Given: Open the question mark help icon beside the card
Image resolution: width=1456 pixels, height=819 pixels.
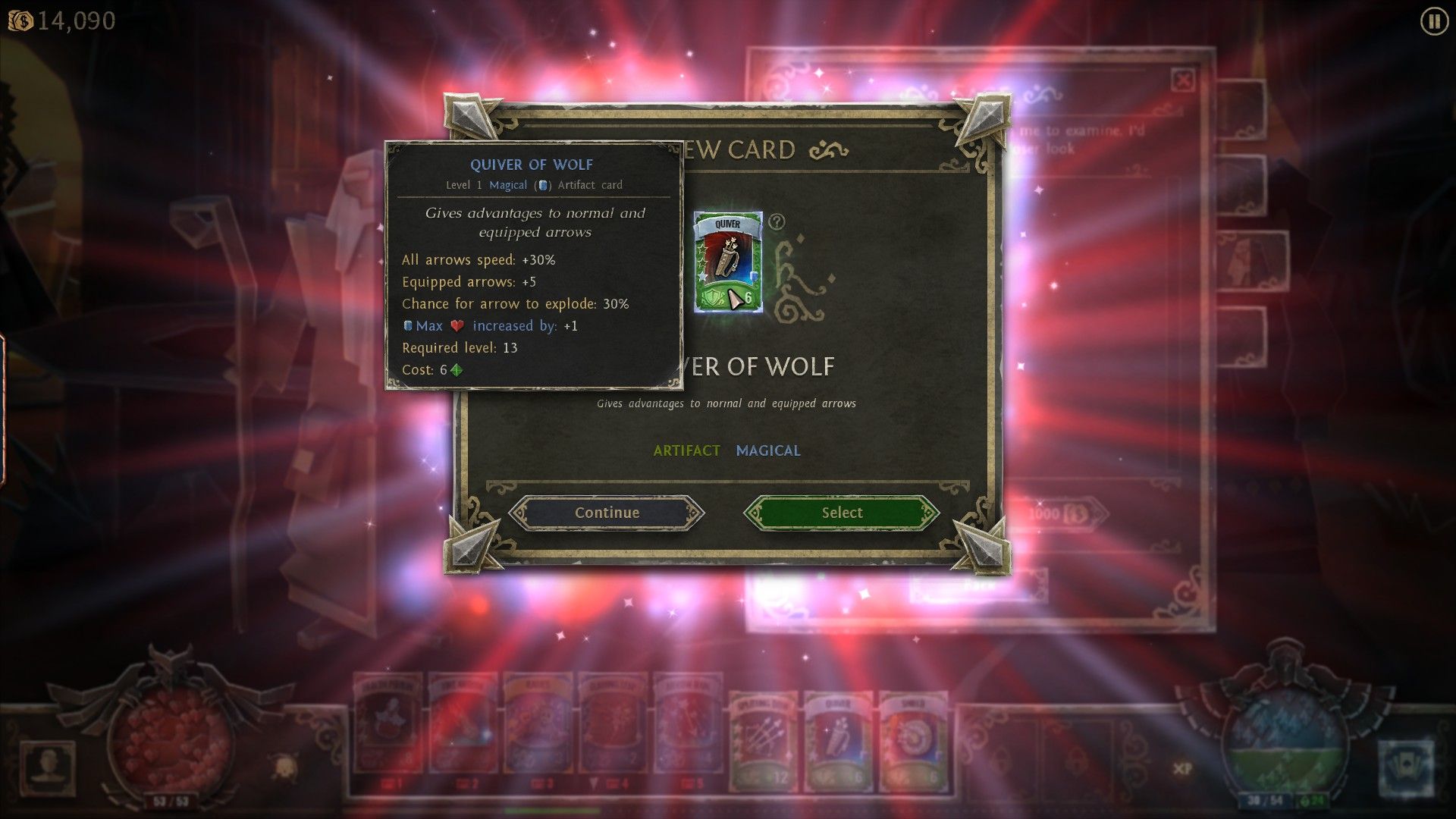Looking at the screenshot, I should point(775,221).
